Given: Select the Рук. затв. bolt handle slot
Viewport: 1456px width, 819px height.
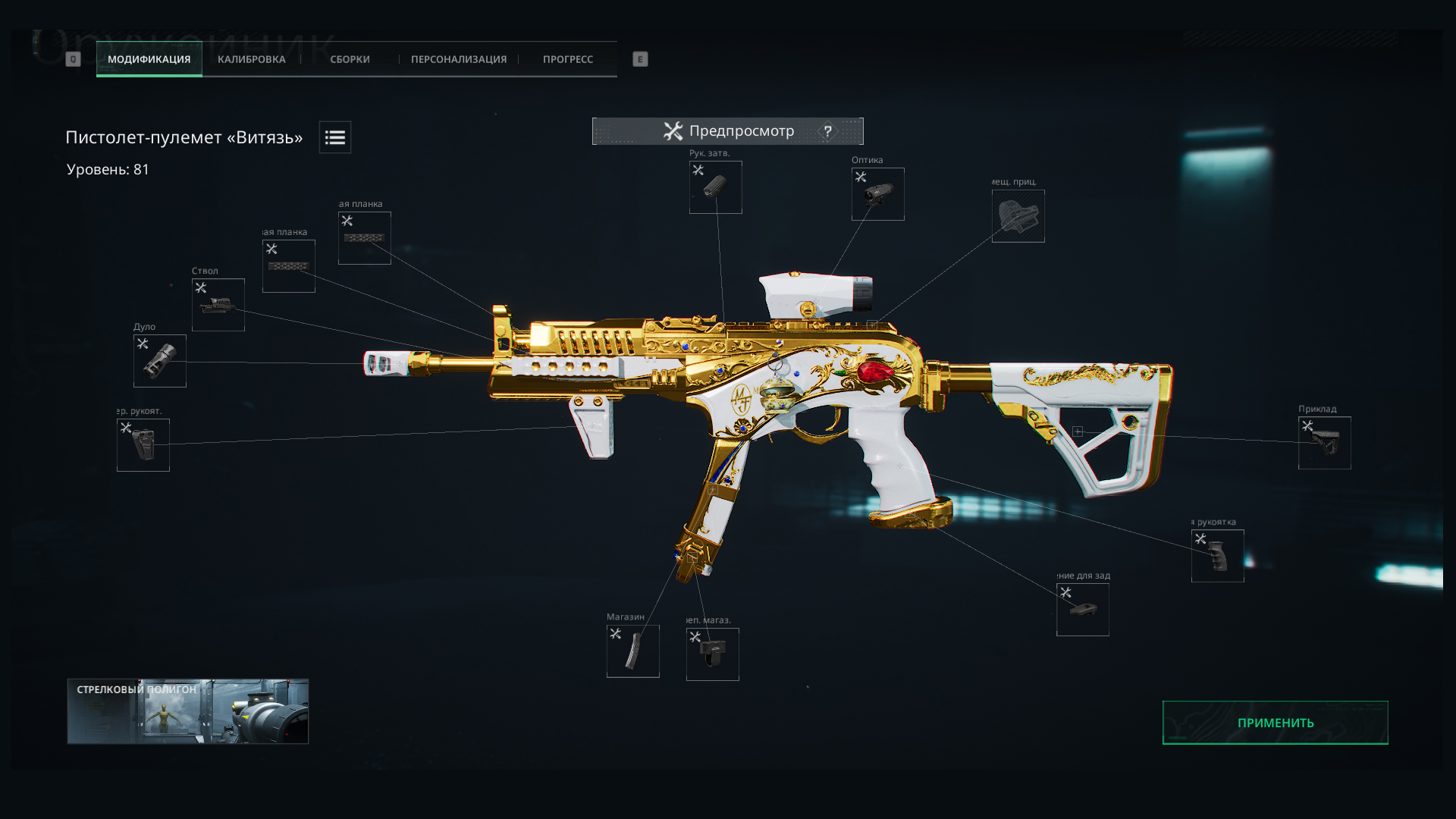Looking at the screenshot, I should tap(715, 187).
